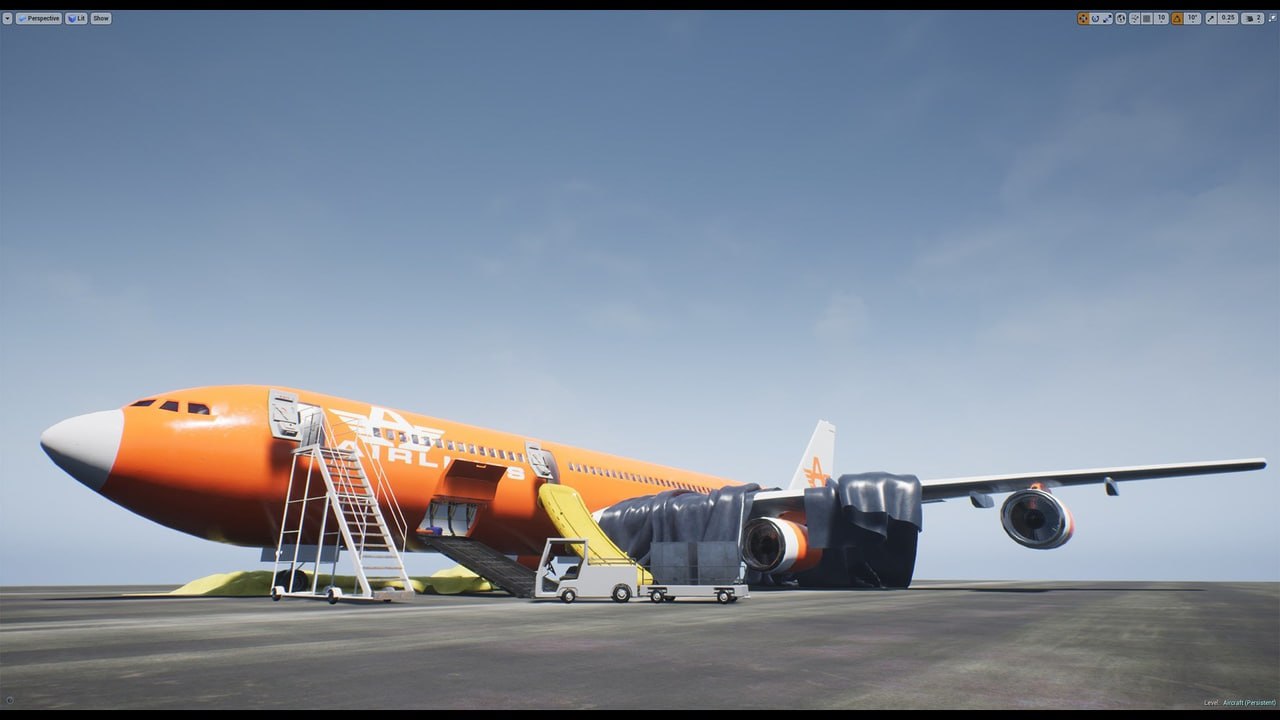
Task: Adjust the camera speed value of 2
Action: coord(1259,18)
